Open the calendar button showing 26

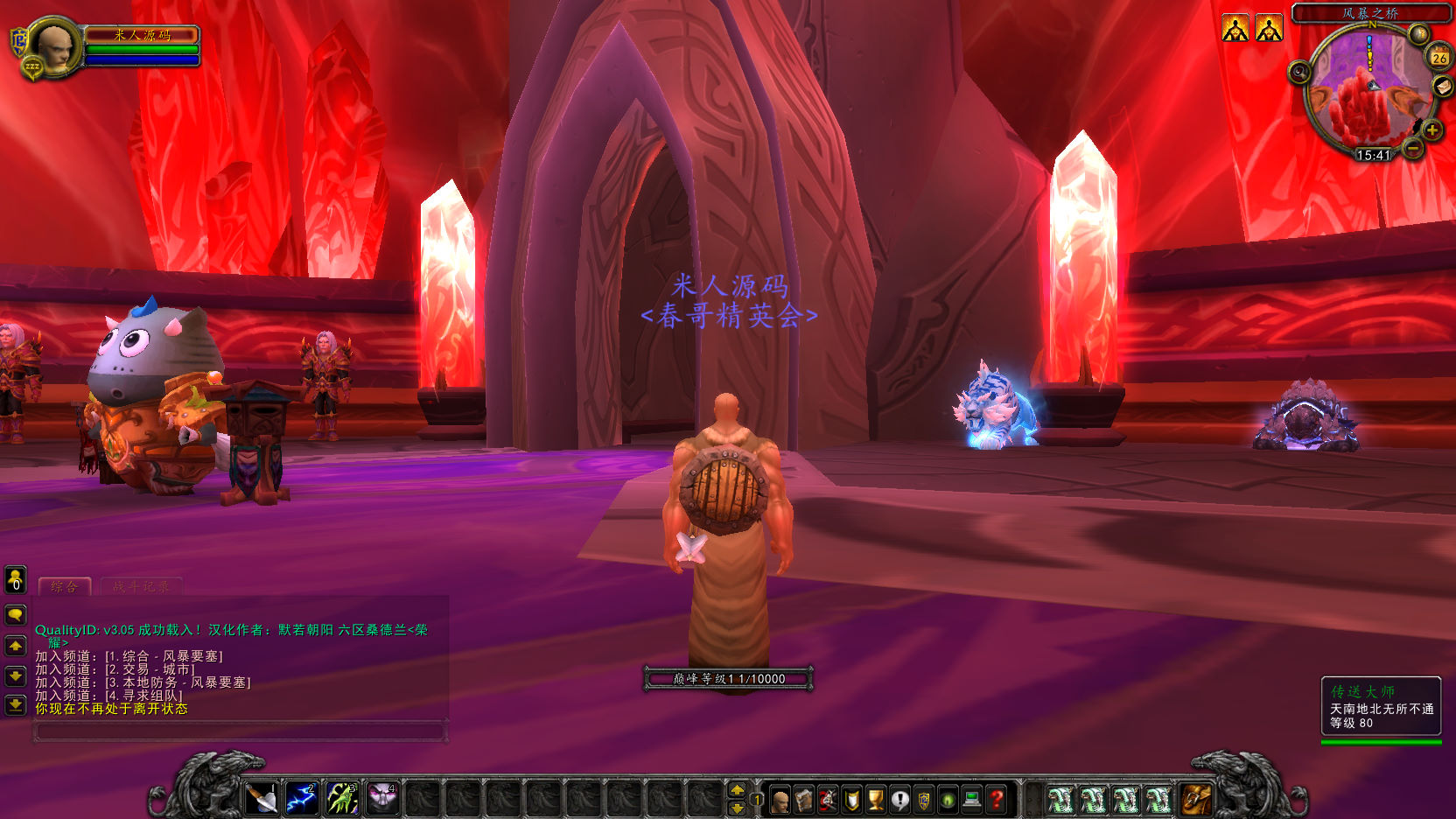1439,57
